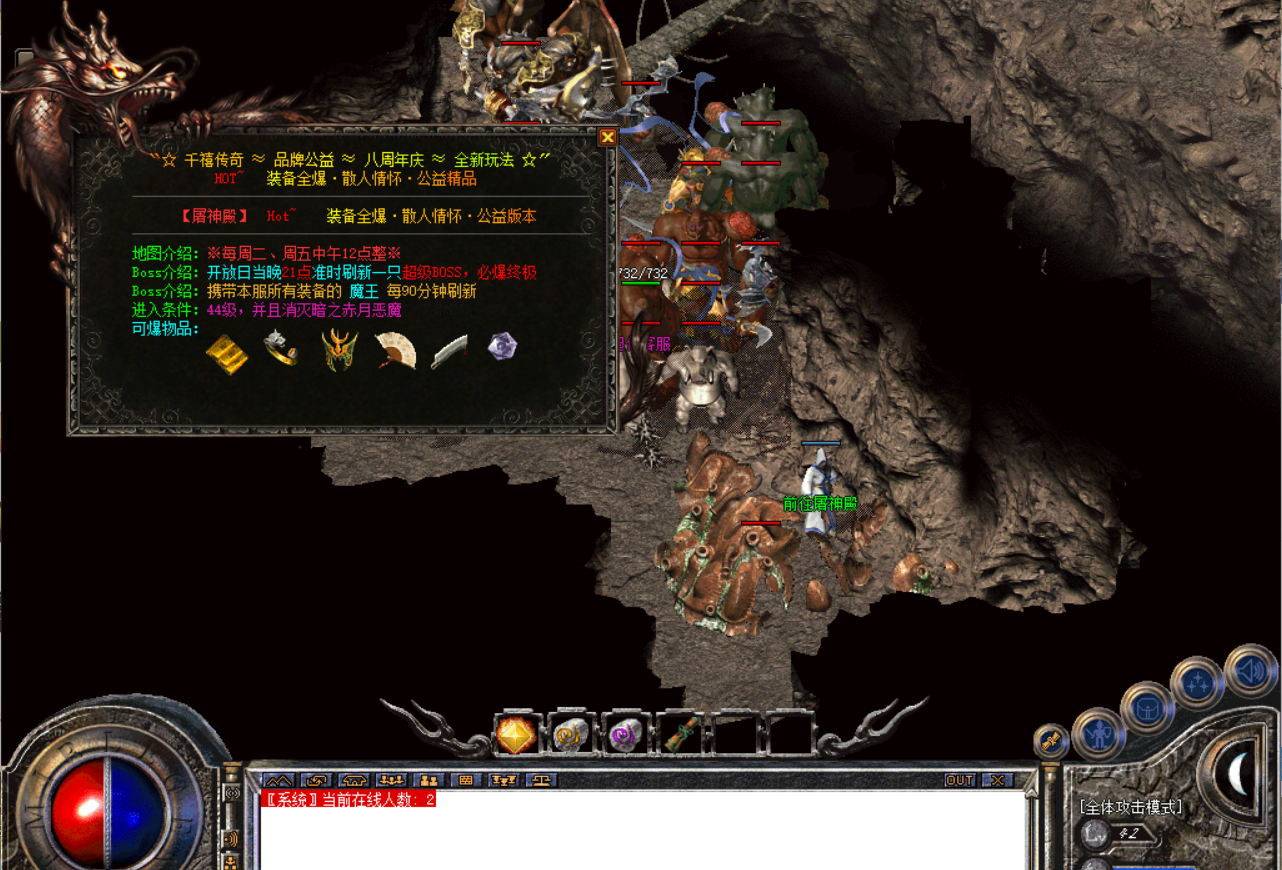Image resolution: width=1282 pixels, height=870 pixels.
Task: Open the skills panel with stars icon
Action: (1197, 684)
